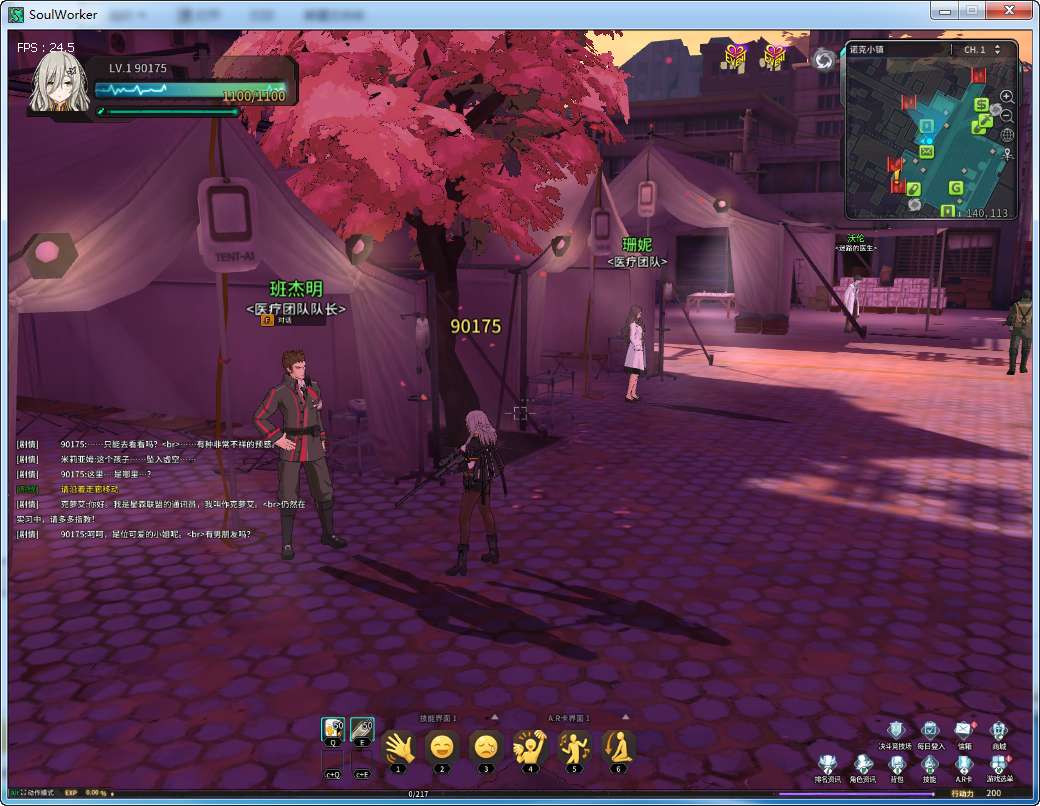Use the crying face emote

coord(486,747)
